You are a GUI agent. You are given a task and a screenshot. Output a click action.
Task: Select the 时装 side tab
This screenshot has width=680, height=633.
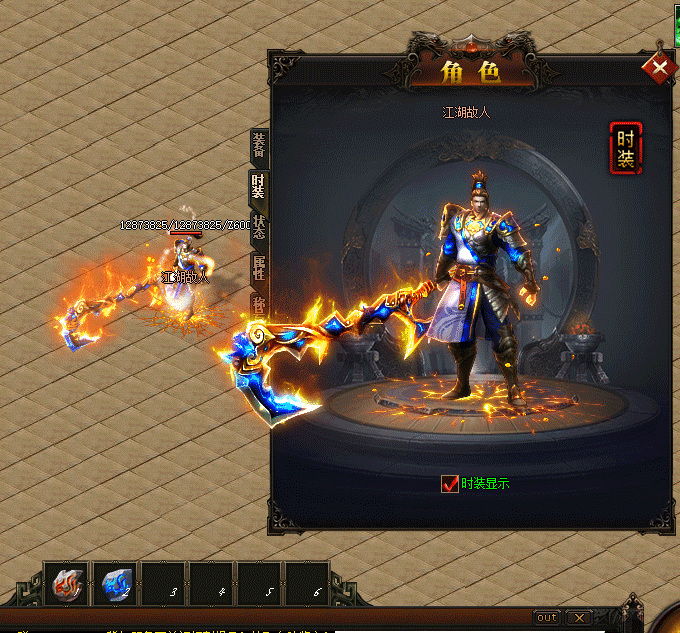[258, 186]
